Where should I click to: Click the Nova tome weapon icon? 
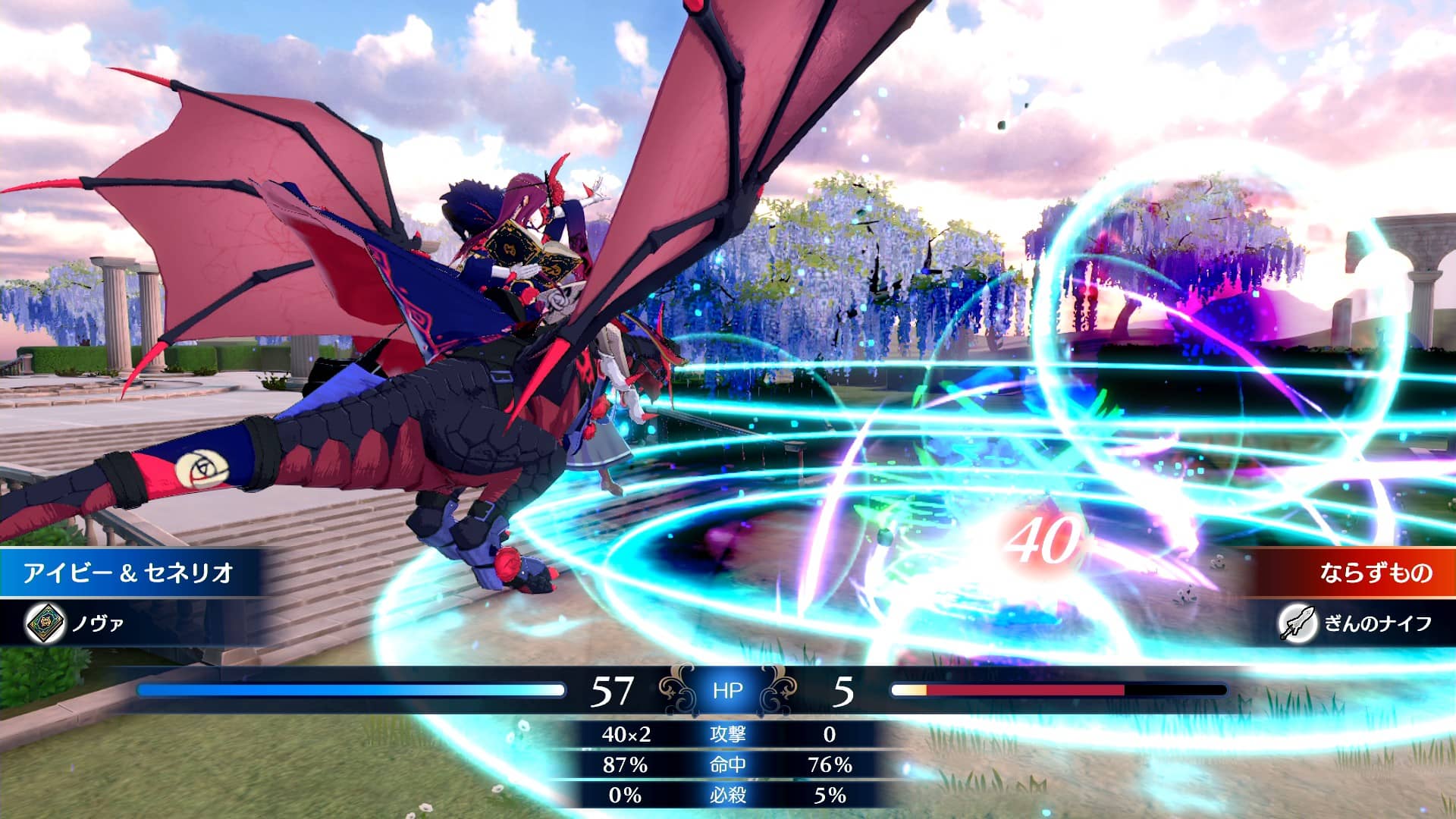44,623
